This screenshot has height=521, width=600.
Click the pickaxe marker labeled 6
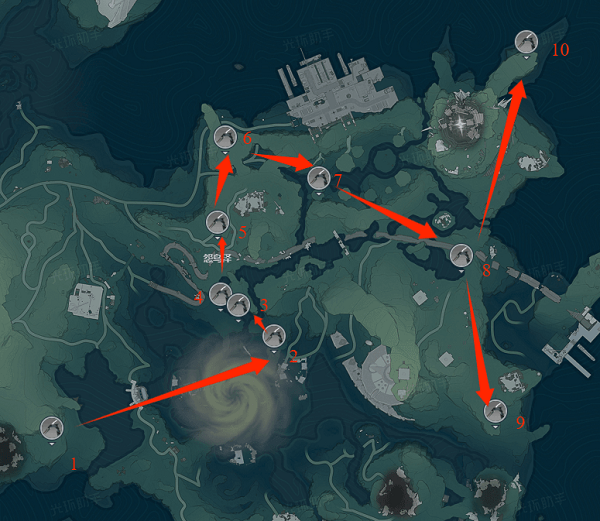tap(225, 137)
